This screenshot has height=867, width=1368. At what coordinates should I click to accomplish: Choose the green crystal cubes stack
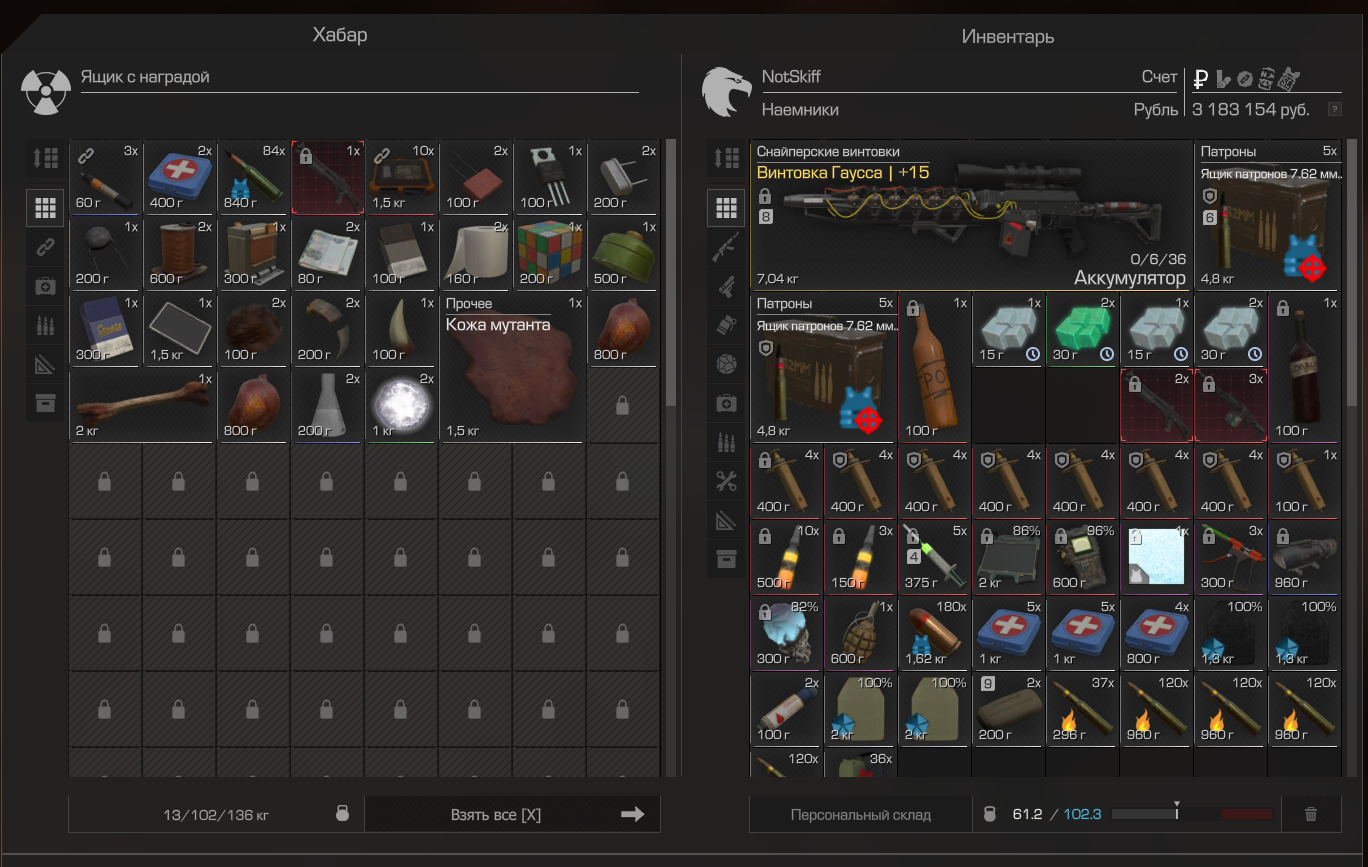pyautogui.click(x=1082, y=329)
